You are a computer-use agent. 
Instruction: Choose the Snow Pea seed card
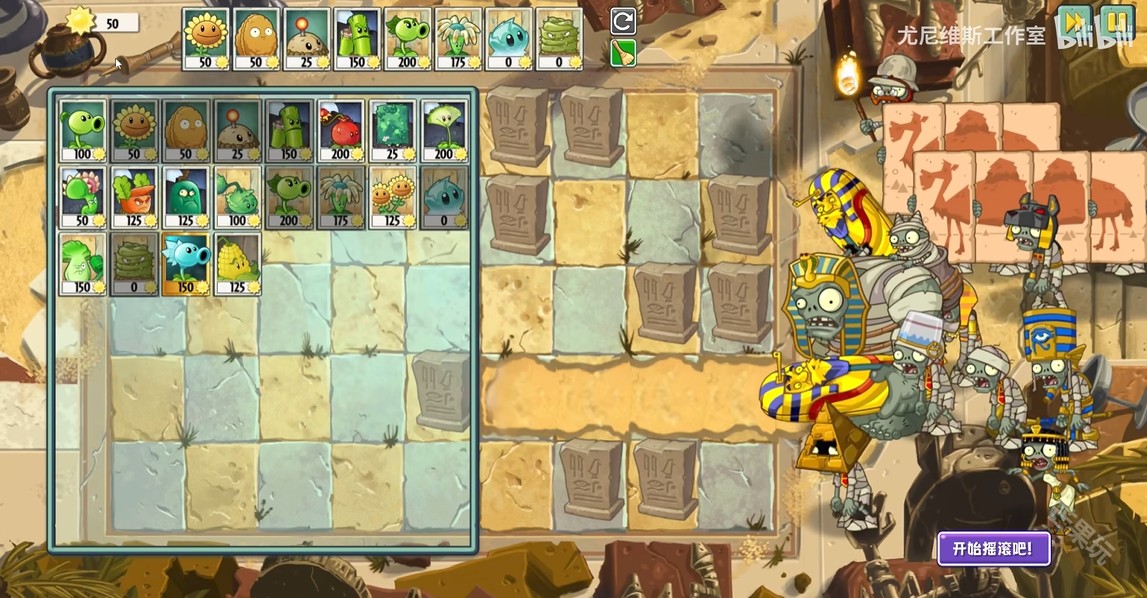click(186, 264)
